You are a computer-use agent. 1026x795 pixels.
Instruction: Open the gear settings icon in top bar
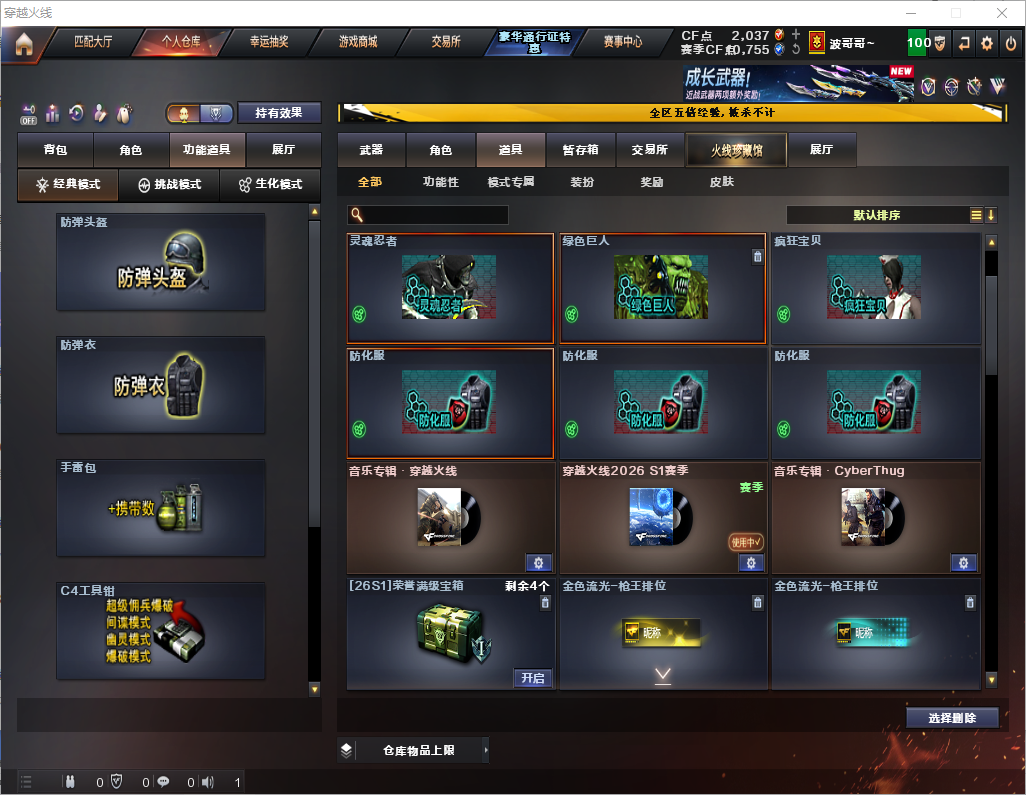[x=987, y=44]
